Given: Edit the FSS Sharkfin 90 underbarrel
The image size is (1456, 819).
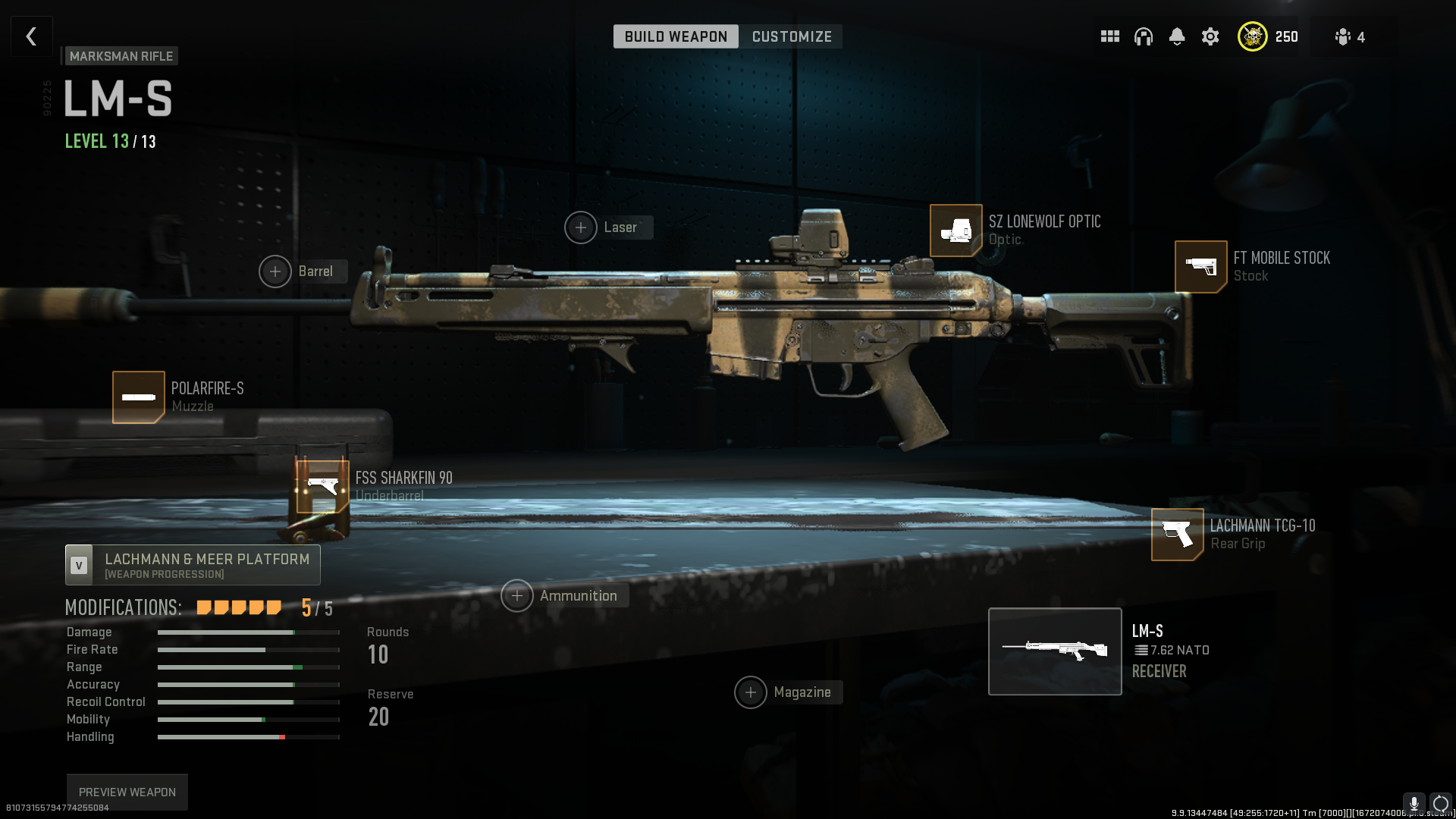Looking at the screenshot, I should [323, 486].
